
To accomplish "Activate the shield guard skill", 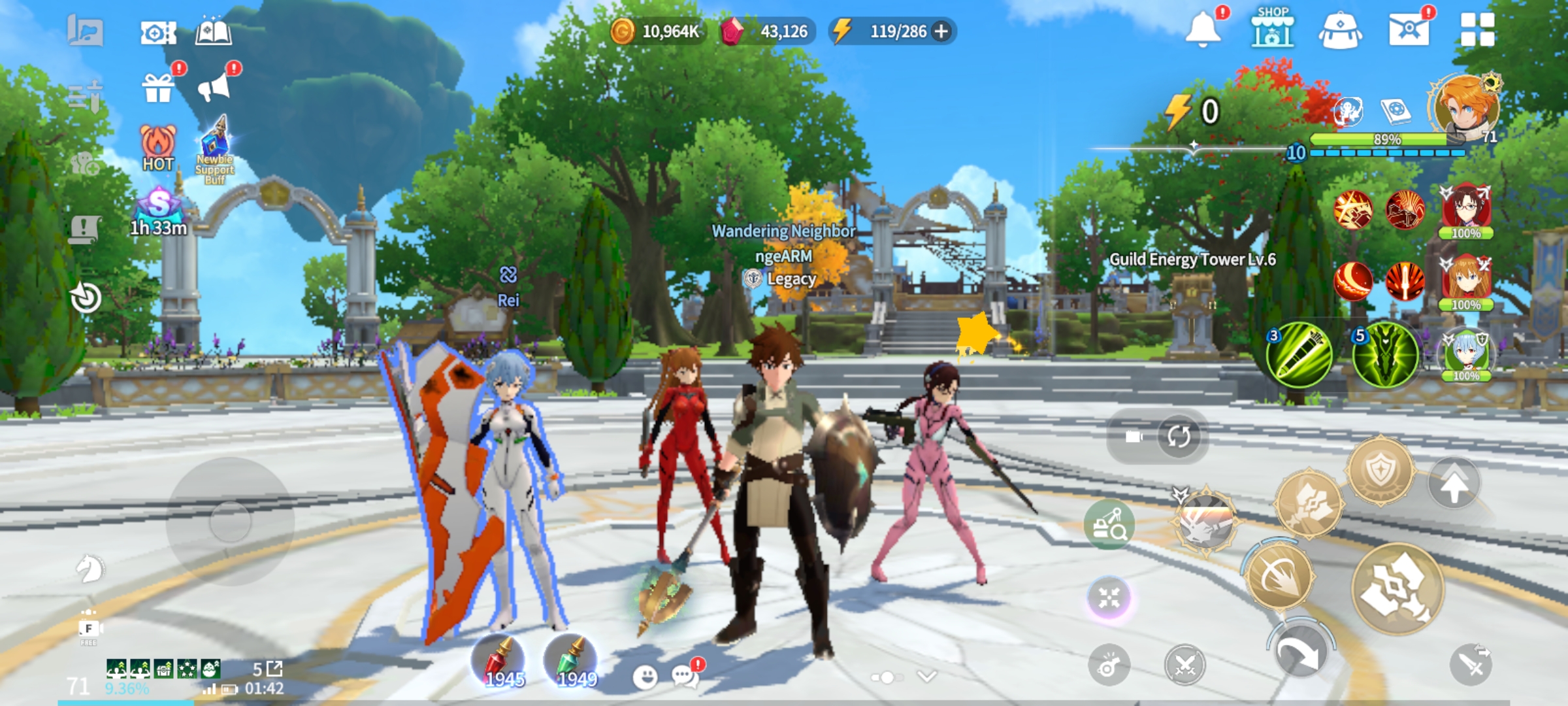I will 1380,471.
